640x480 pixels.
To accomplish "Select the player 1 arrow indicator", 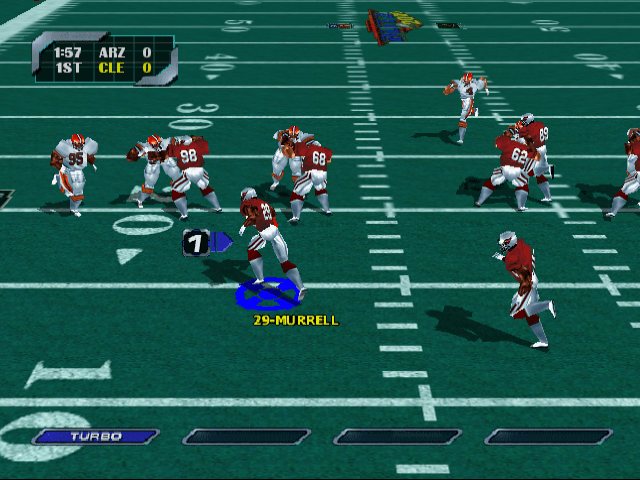I will pos(206,242).
